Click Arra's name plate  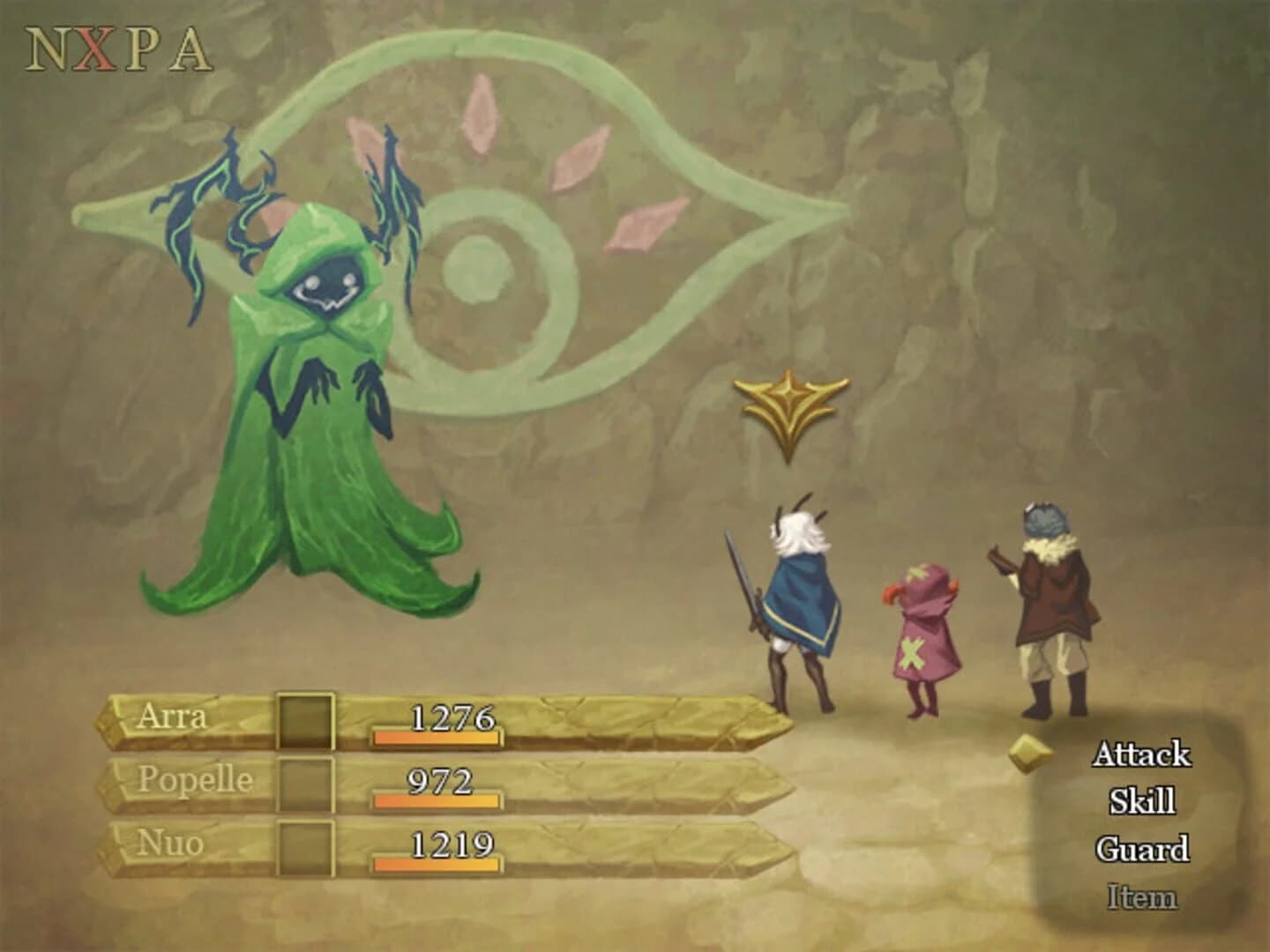click(176, 716)
